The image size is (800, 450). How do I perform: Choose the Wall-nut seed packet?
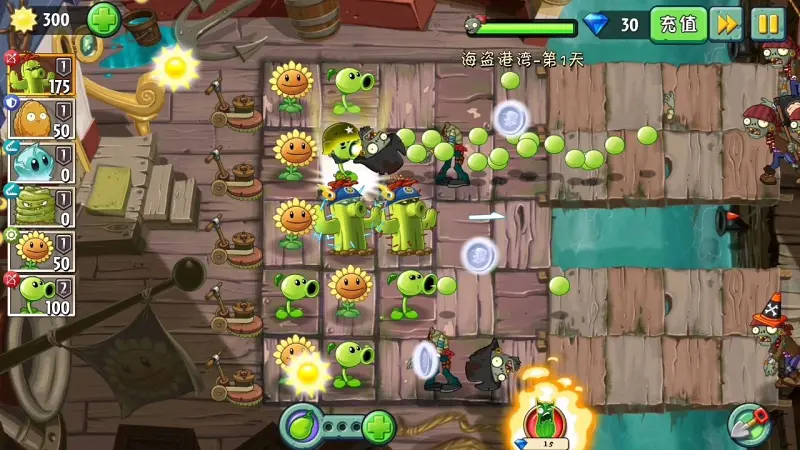40,118
